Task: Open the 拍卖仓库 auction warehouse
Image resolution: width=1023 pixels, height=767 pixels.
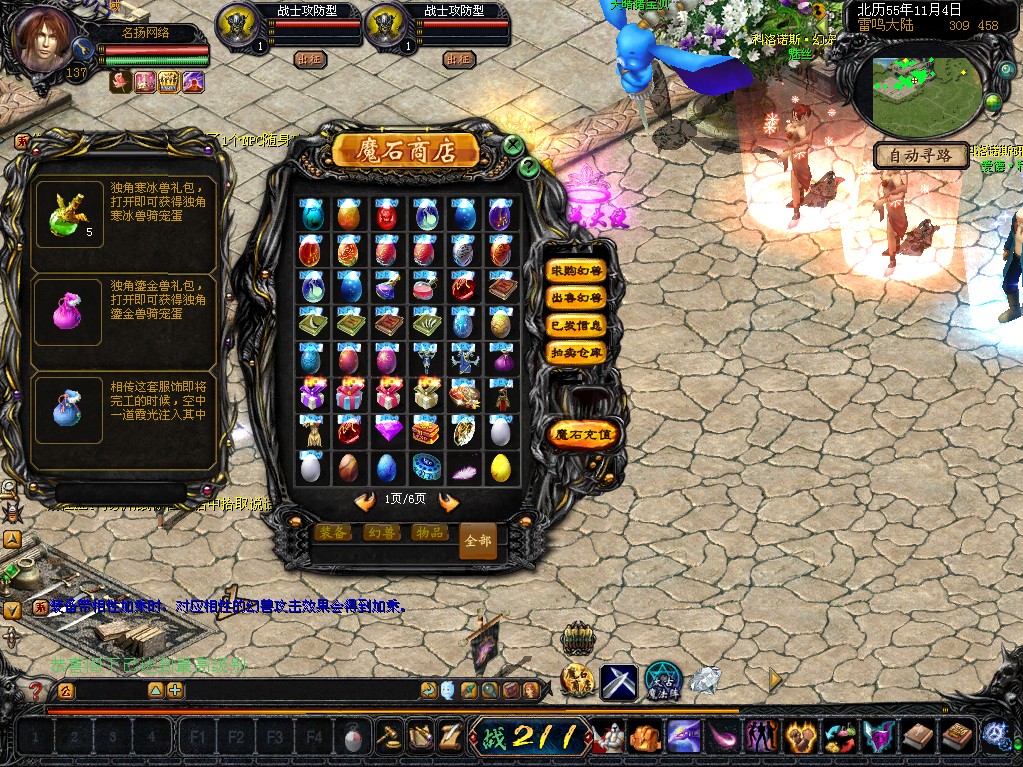Action: point(576,352)
